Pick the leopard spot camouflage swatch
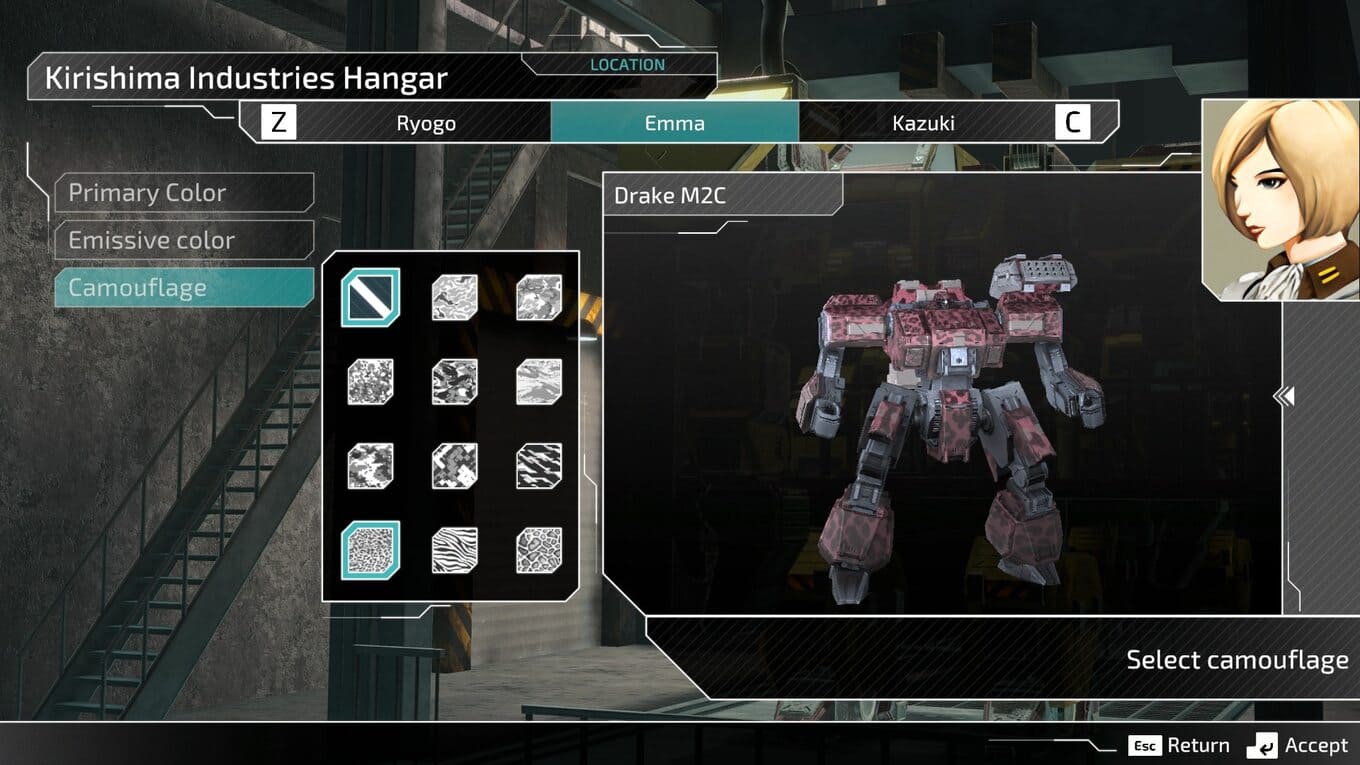 point(370,550)
